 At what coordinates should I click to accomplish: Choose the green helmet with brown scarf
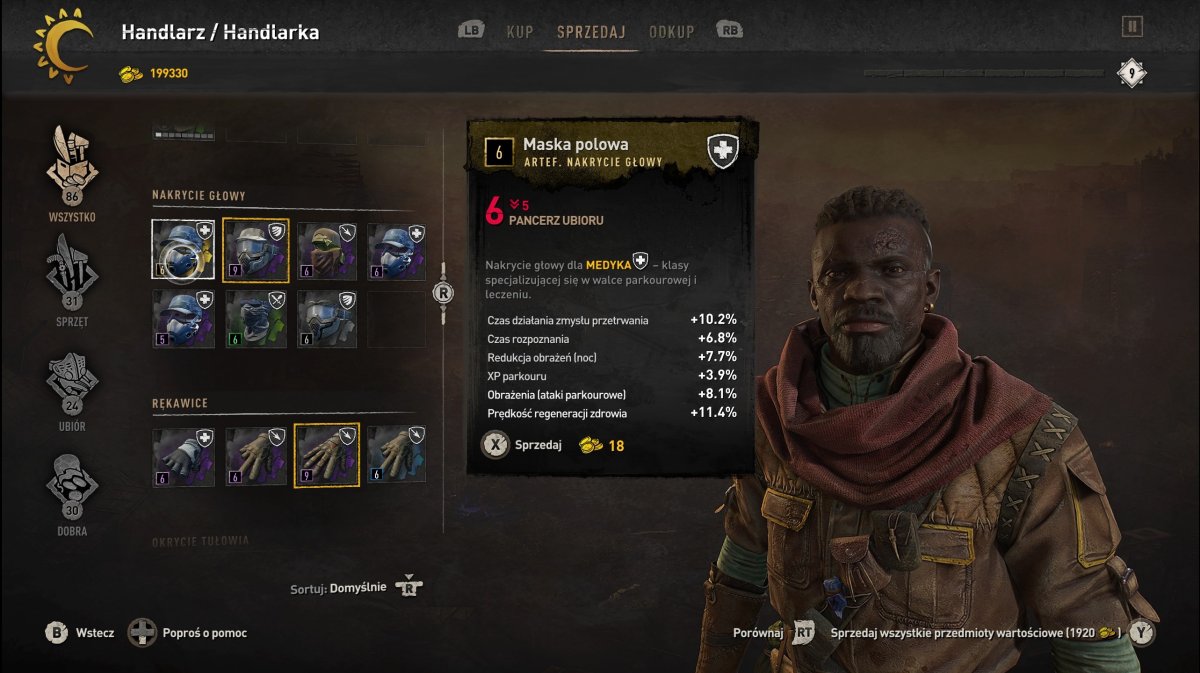click(328, 250)
